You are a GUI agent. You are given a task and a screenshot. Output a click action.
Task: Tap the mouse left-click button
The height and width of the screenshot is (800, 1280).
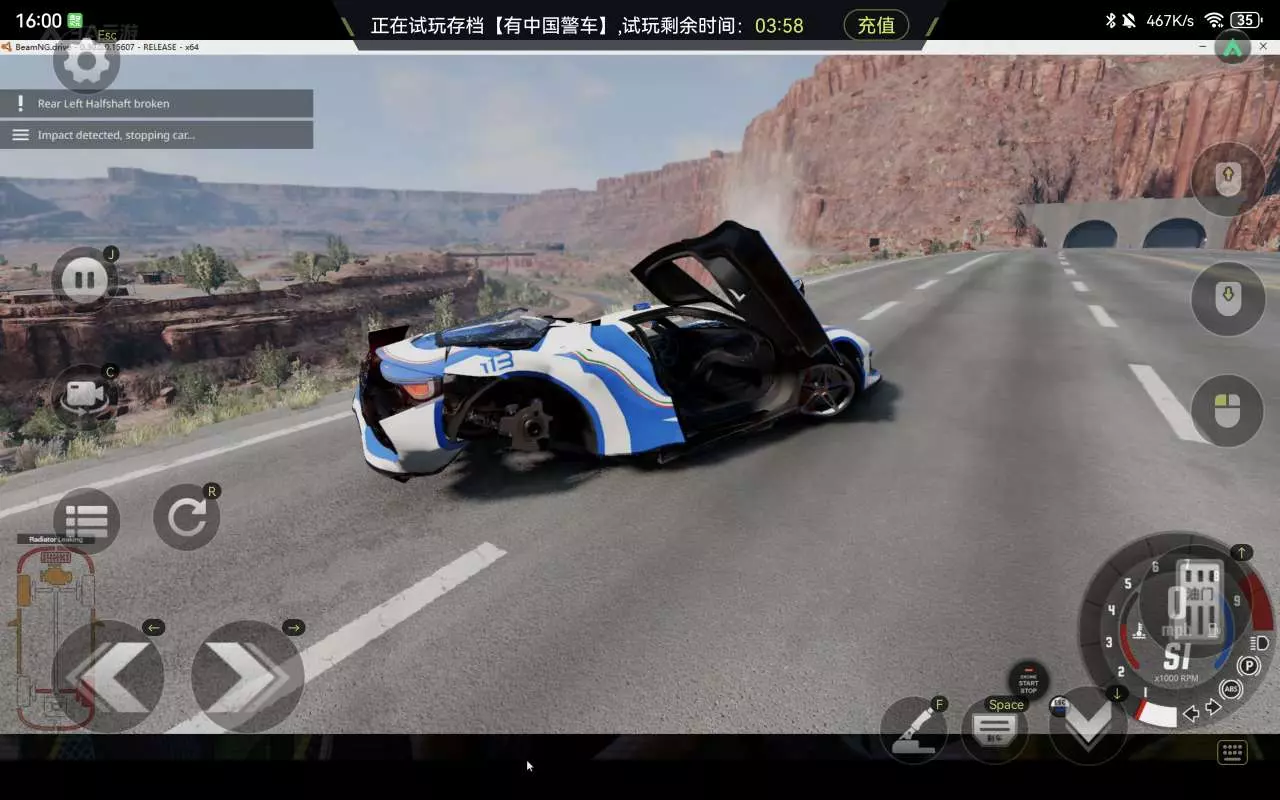pyautogui.click(x=1228, y=410)
